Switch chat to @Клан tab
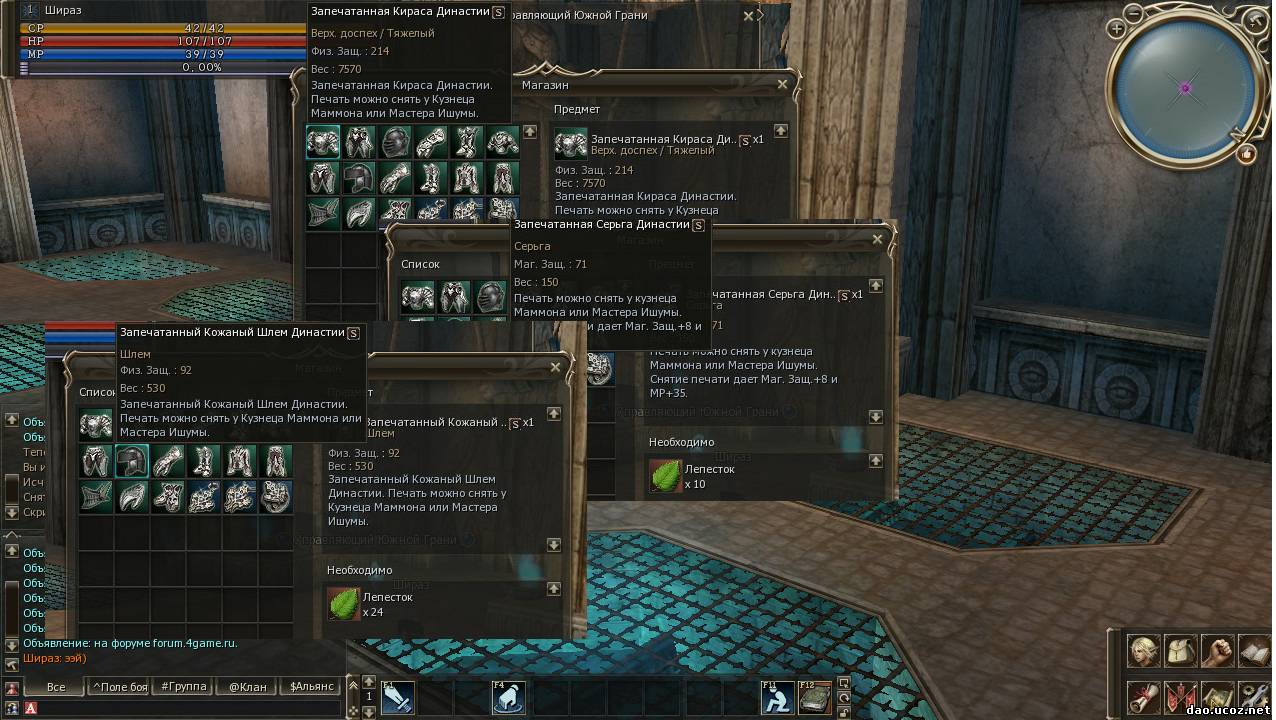 pyautogui.click(x=247, y=687)
